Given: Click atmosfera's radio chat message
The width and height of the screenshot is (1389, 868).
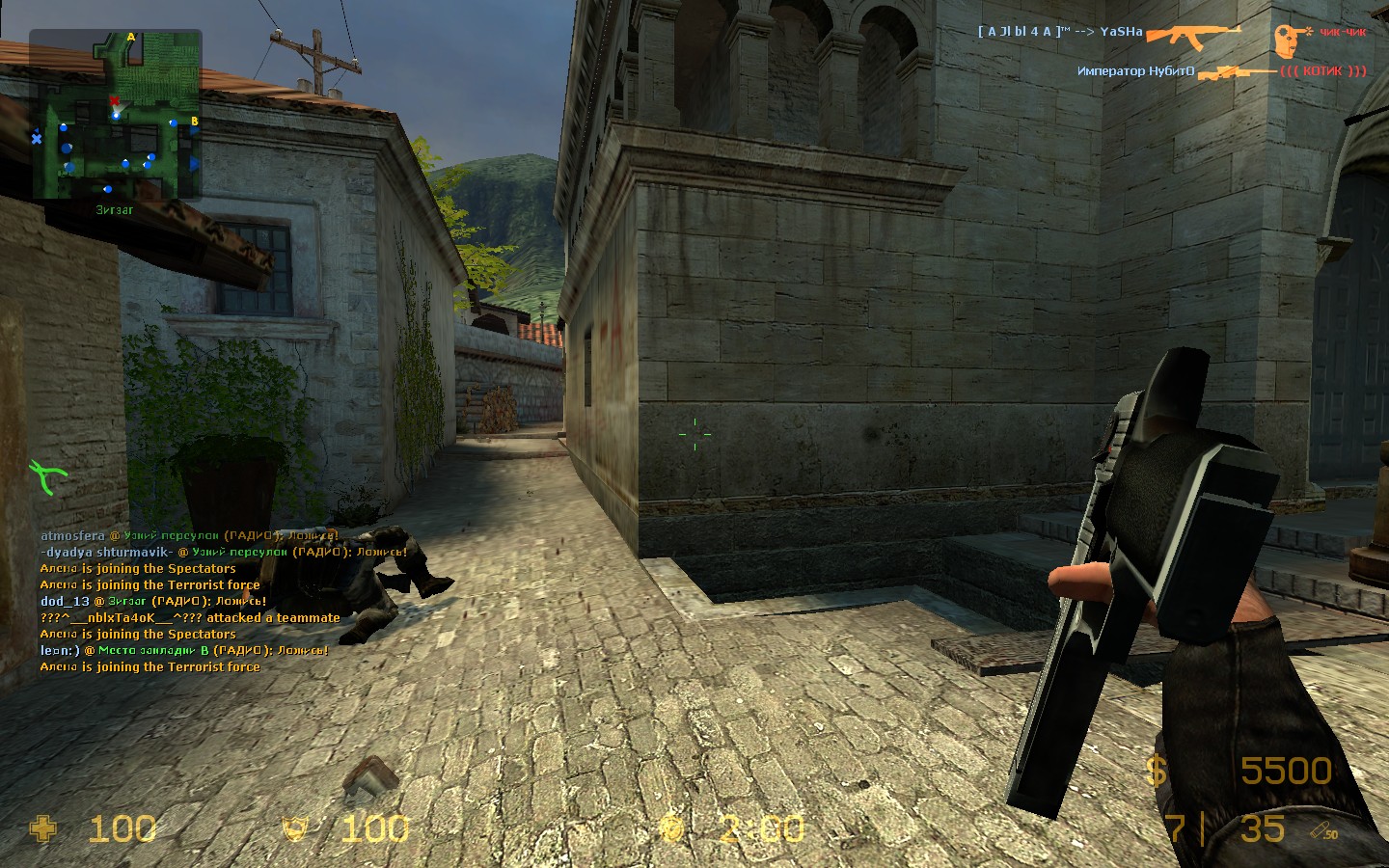Looking at the screenshot, I should 189,535.
